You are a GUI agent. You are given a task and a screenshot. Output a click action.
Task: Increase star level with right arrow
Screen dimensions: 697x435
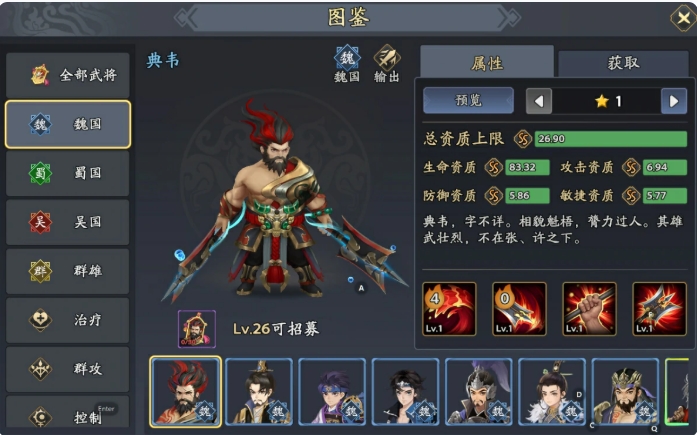click(x=675, y=100)
